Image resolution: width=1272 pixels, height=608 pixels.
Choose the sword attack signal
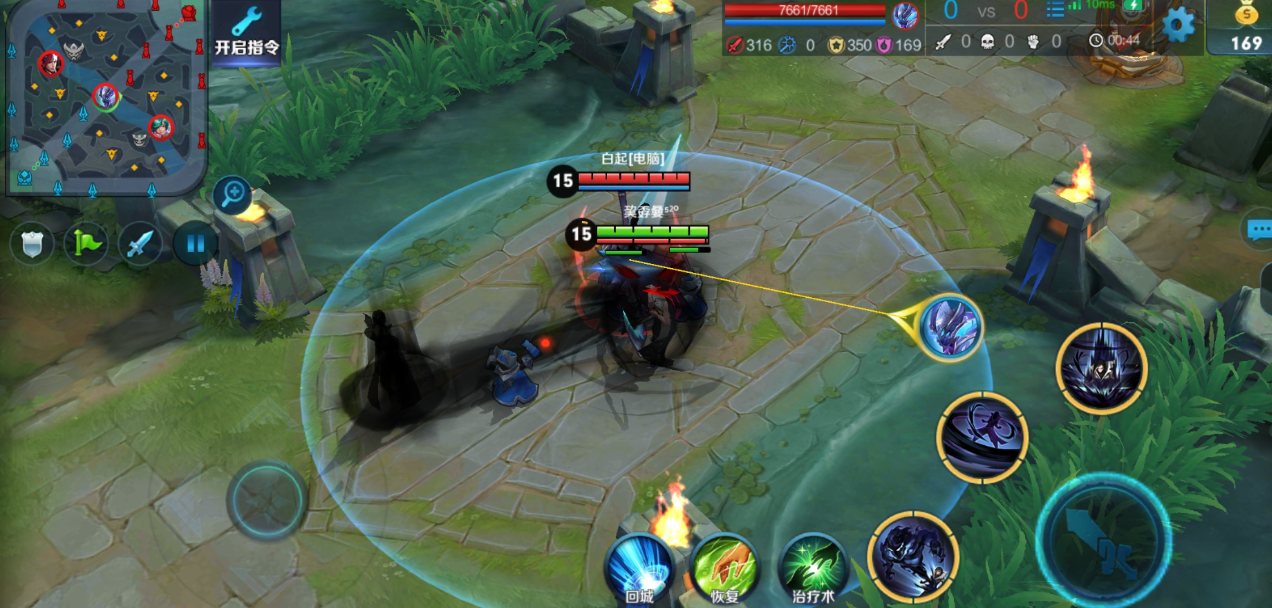tap(140, 244)
